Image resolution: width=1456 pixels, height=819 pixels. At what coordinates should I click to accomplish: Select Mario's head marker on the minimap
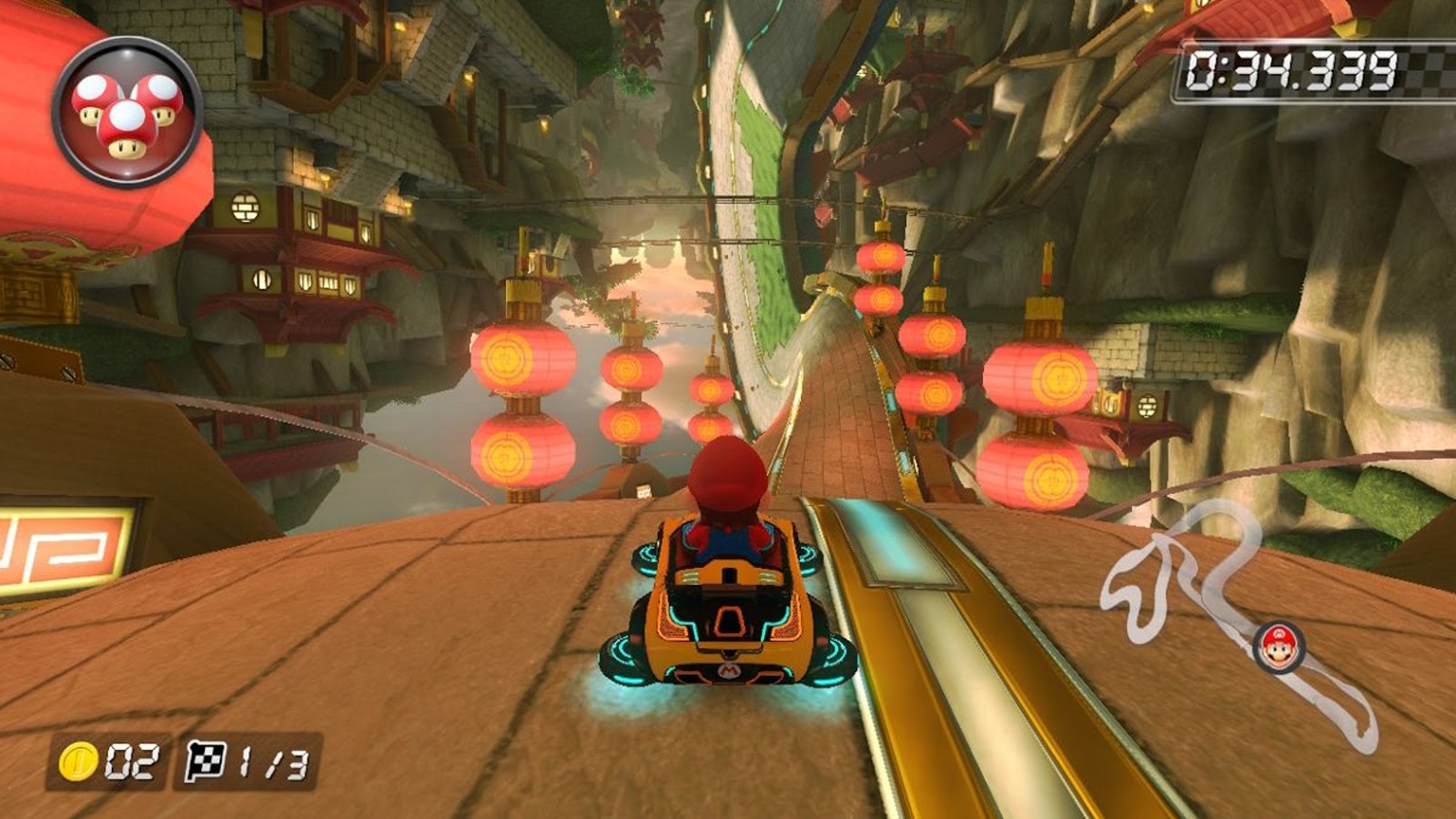tap(1279, 647)
